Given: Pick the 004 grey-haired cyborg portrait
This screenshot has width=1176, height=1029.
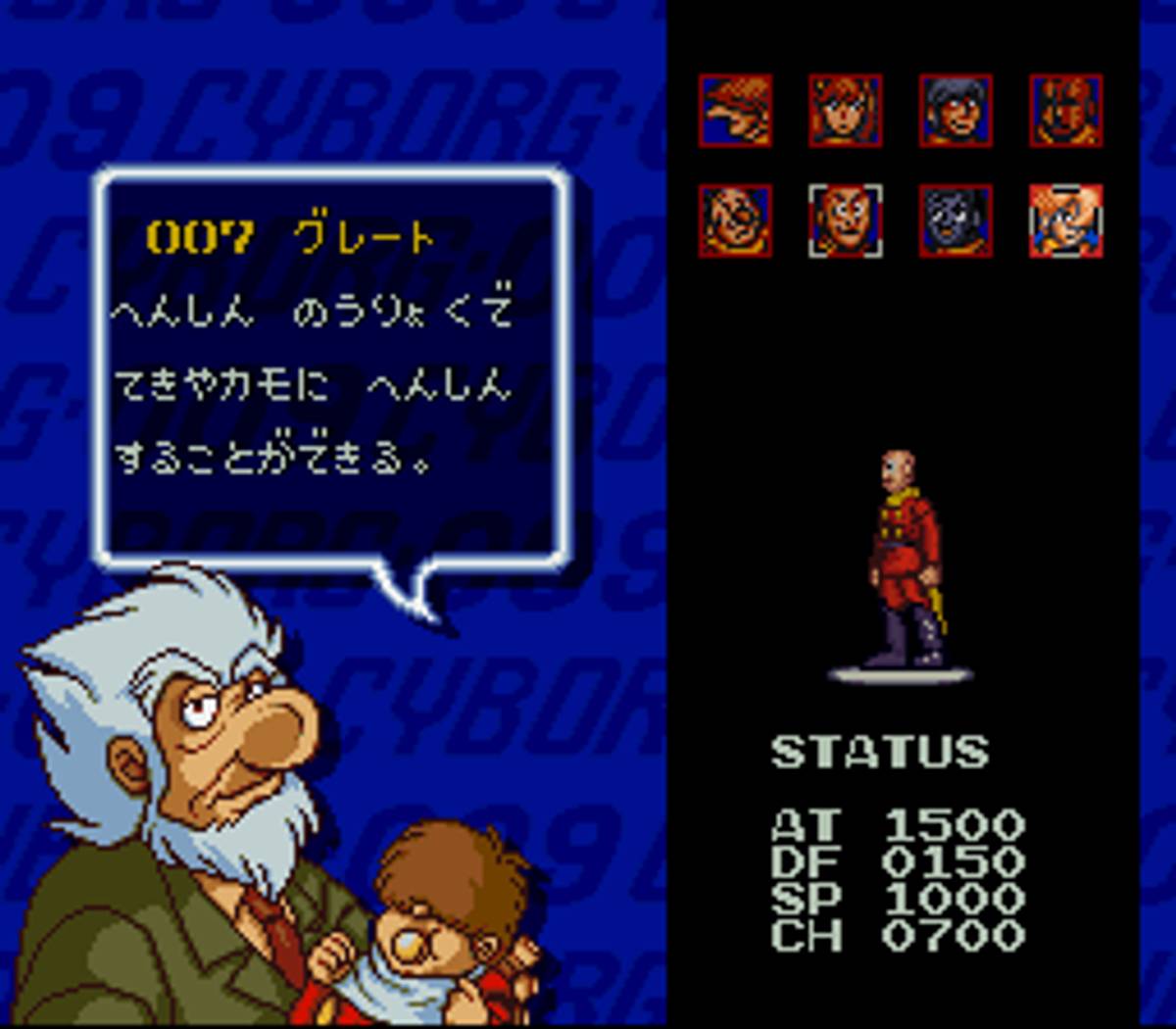Looking at the screenshot, I should [x=955, y=111].
